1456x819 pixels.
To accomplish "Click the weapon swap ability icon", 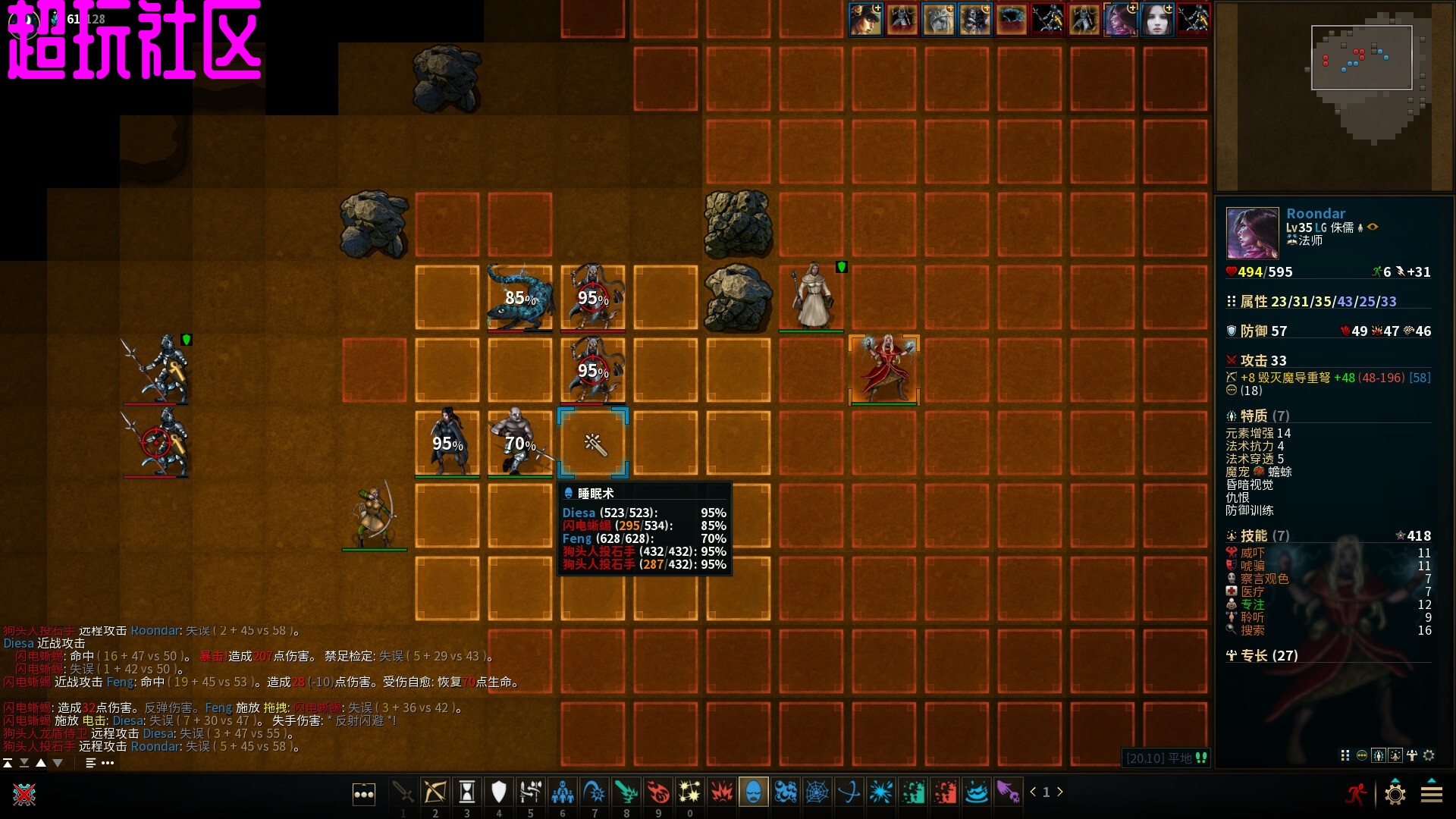I will coord(530,792).
